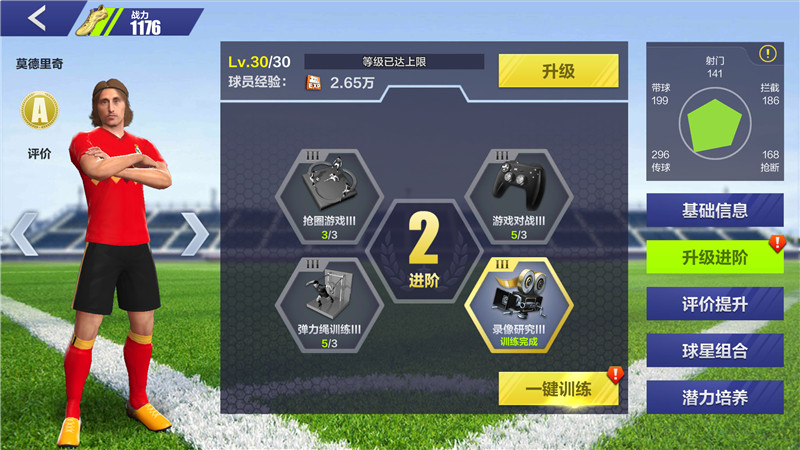Select the 抢圈游戏III training item
This screenshot has width=800, height=450.
[328, 188]
